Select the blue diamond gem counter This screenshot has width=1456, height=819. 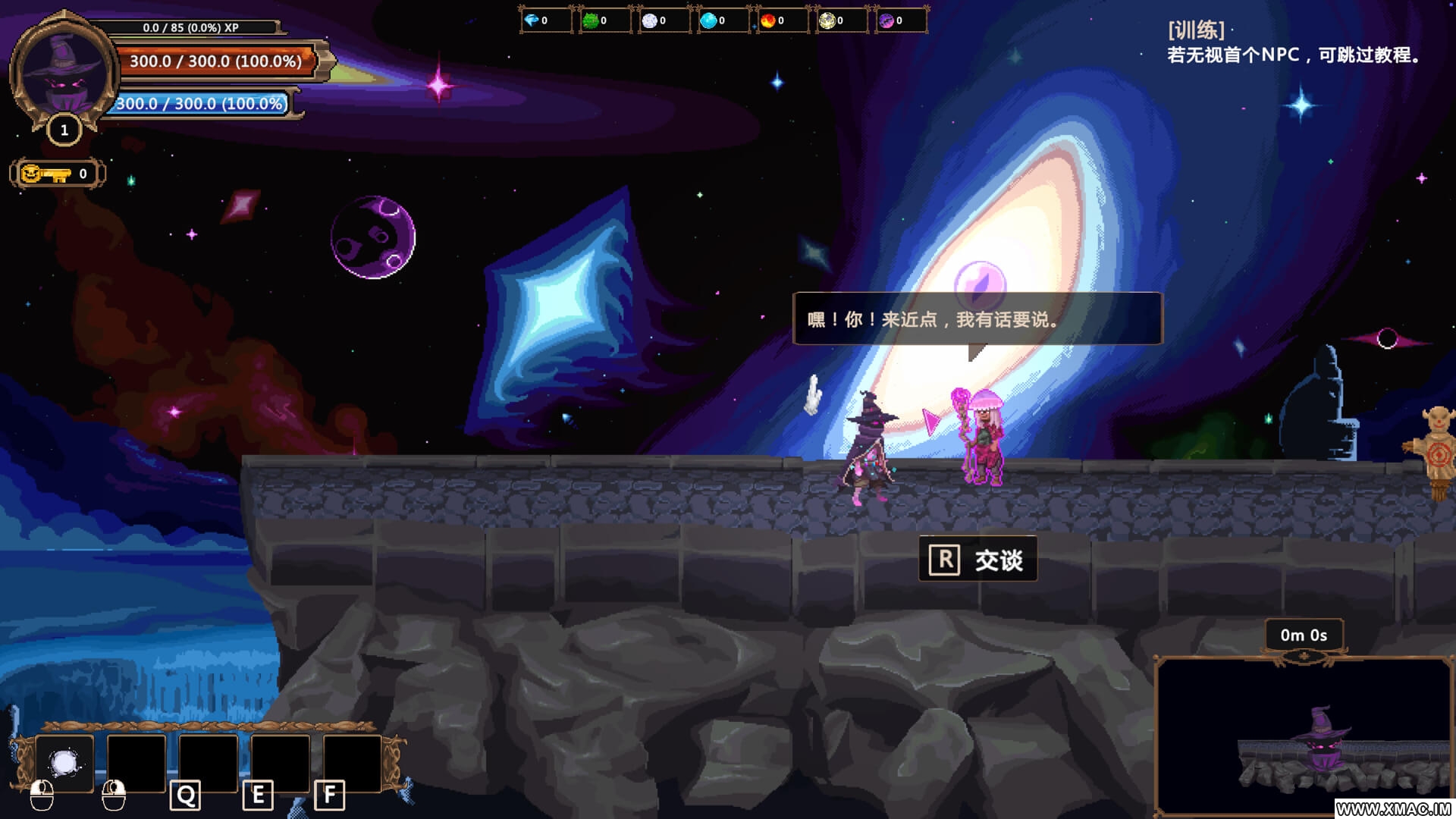pos(532,20)
